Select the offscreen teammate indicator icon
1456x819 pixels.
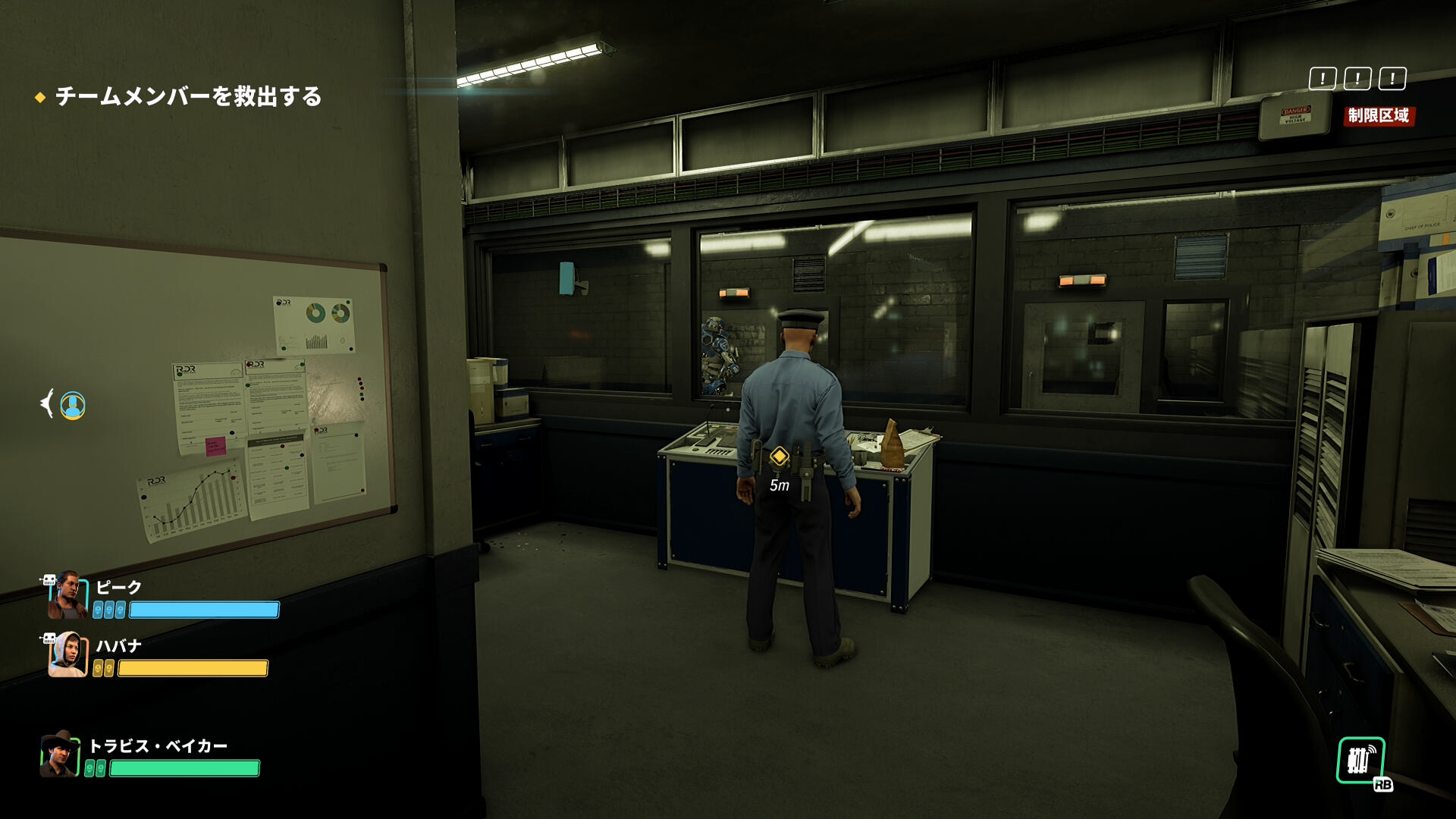pyautogui.click(x=72, y=405)
